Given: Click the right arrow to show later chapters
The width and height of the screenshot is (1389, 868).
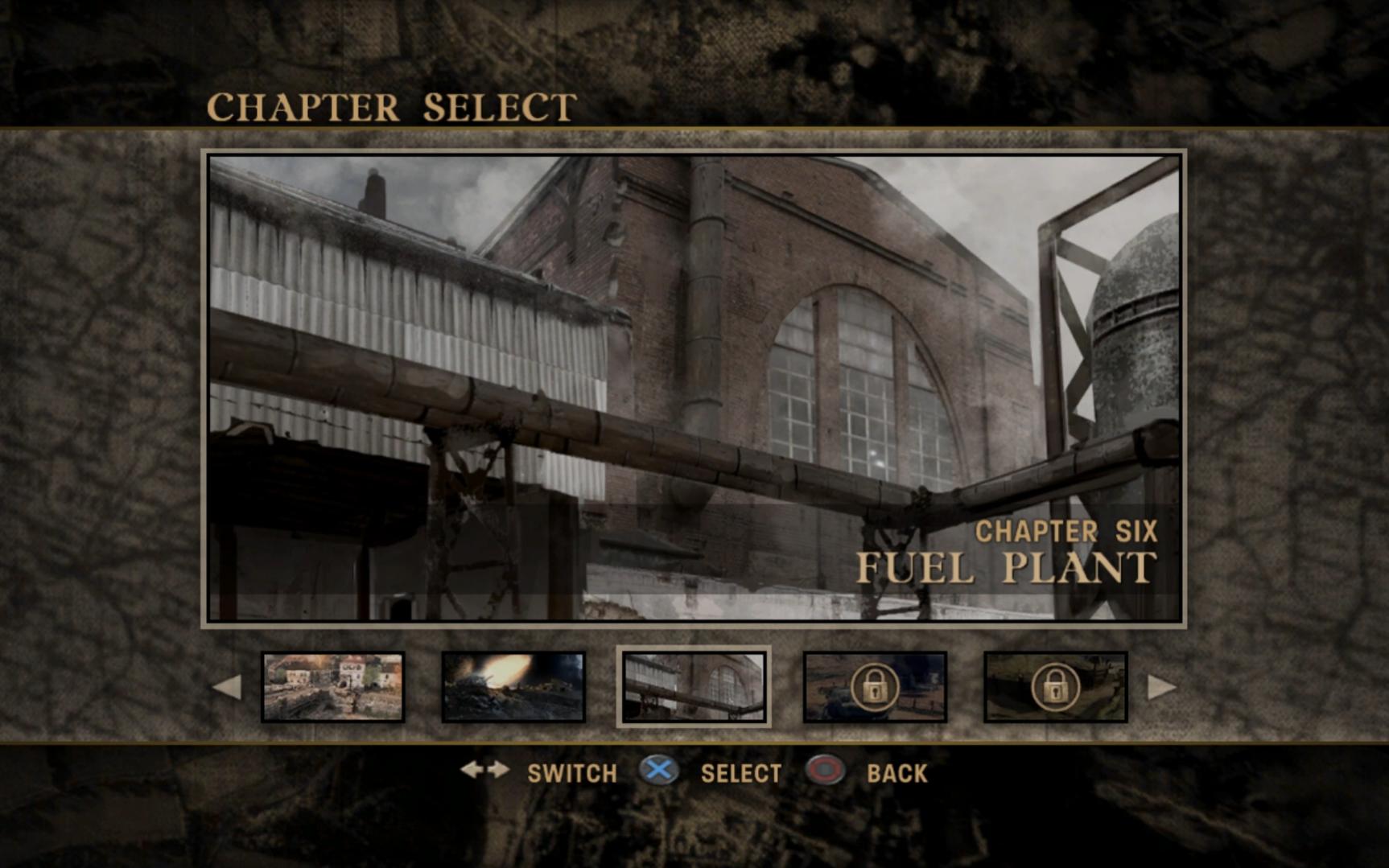Looking at the screenshot, I should click(x=1161, y=688).
